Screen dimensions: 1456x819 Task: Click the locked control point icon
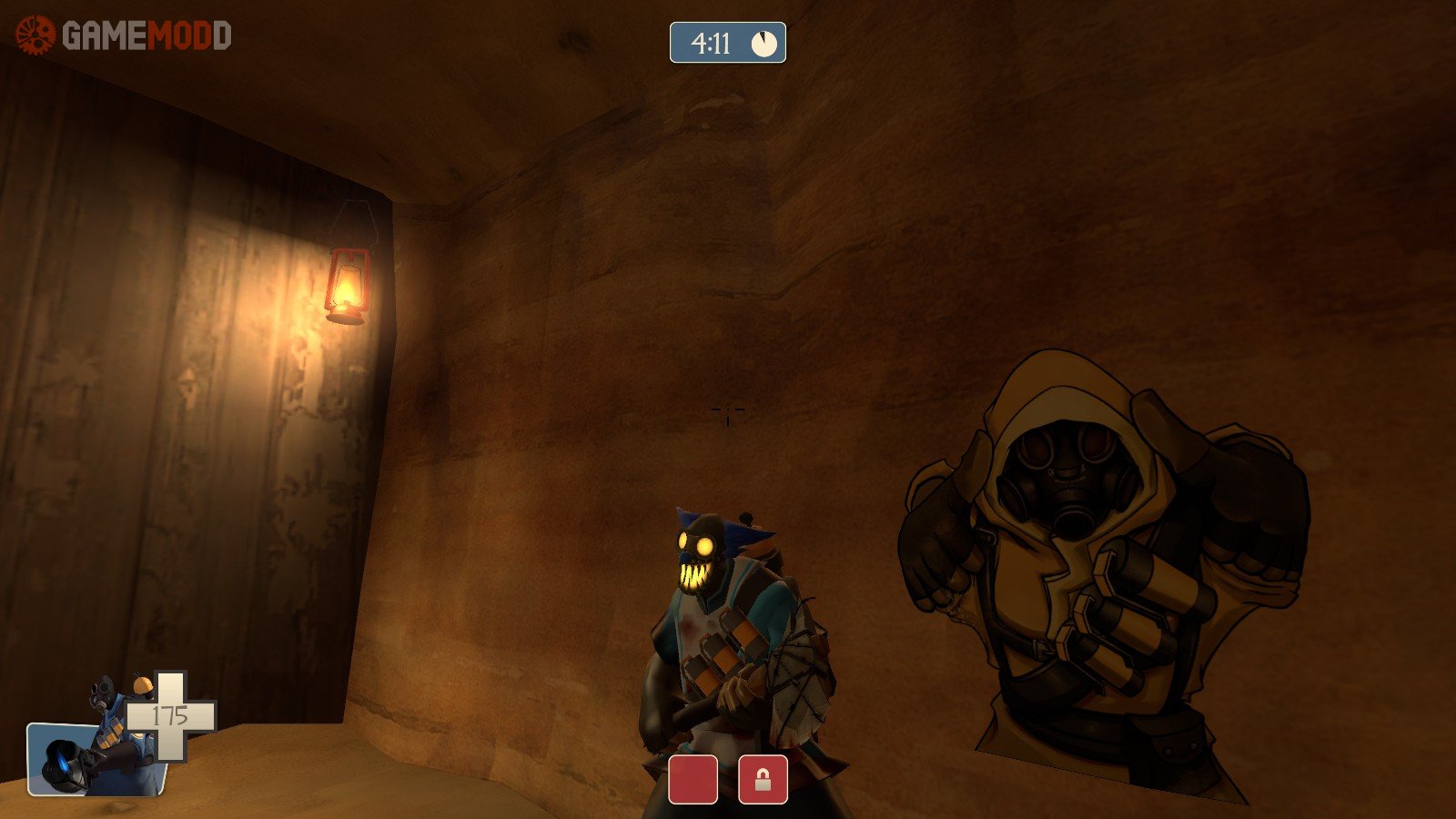763,780
